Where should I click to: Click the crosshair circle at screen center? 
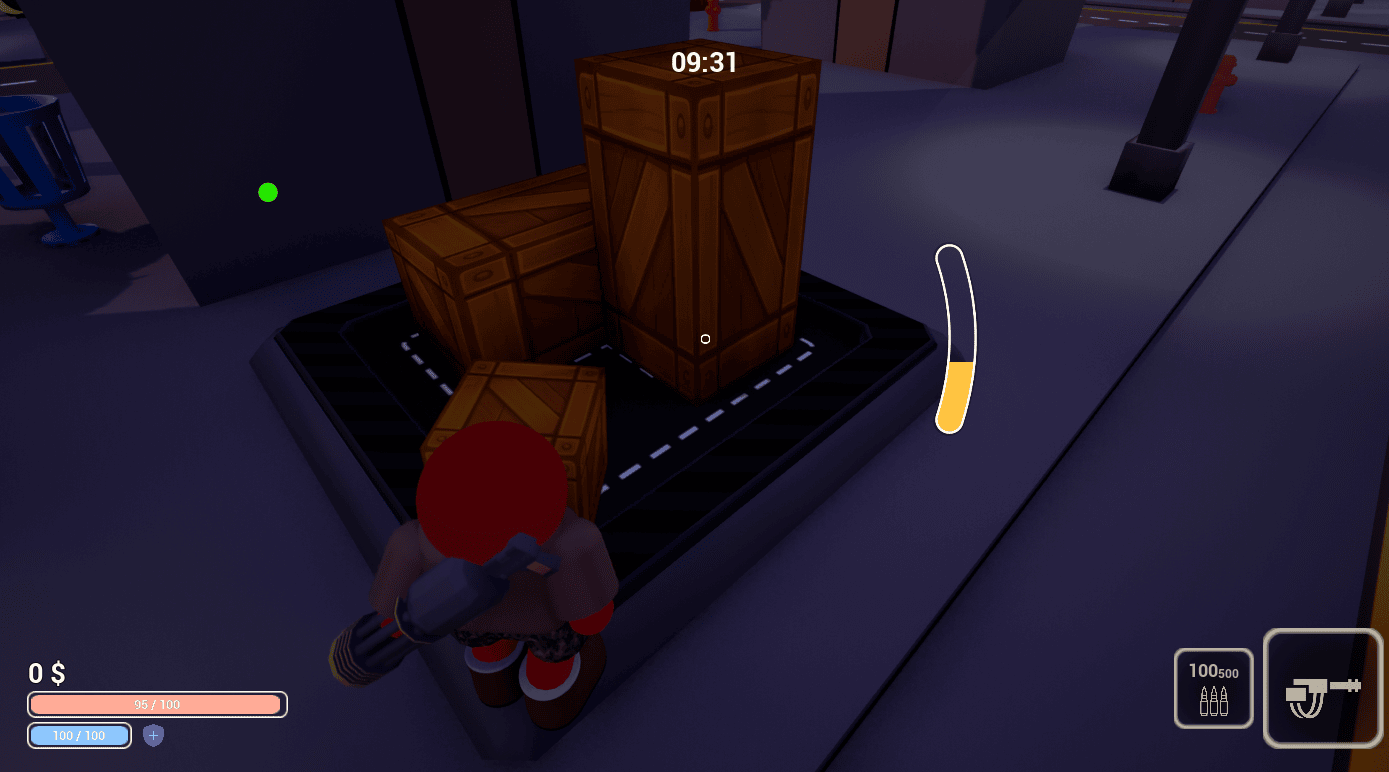[x=704, y=339]
